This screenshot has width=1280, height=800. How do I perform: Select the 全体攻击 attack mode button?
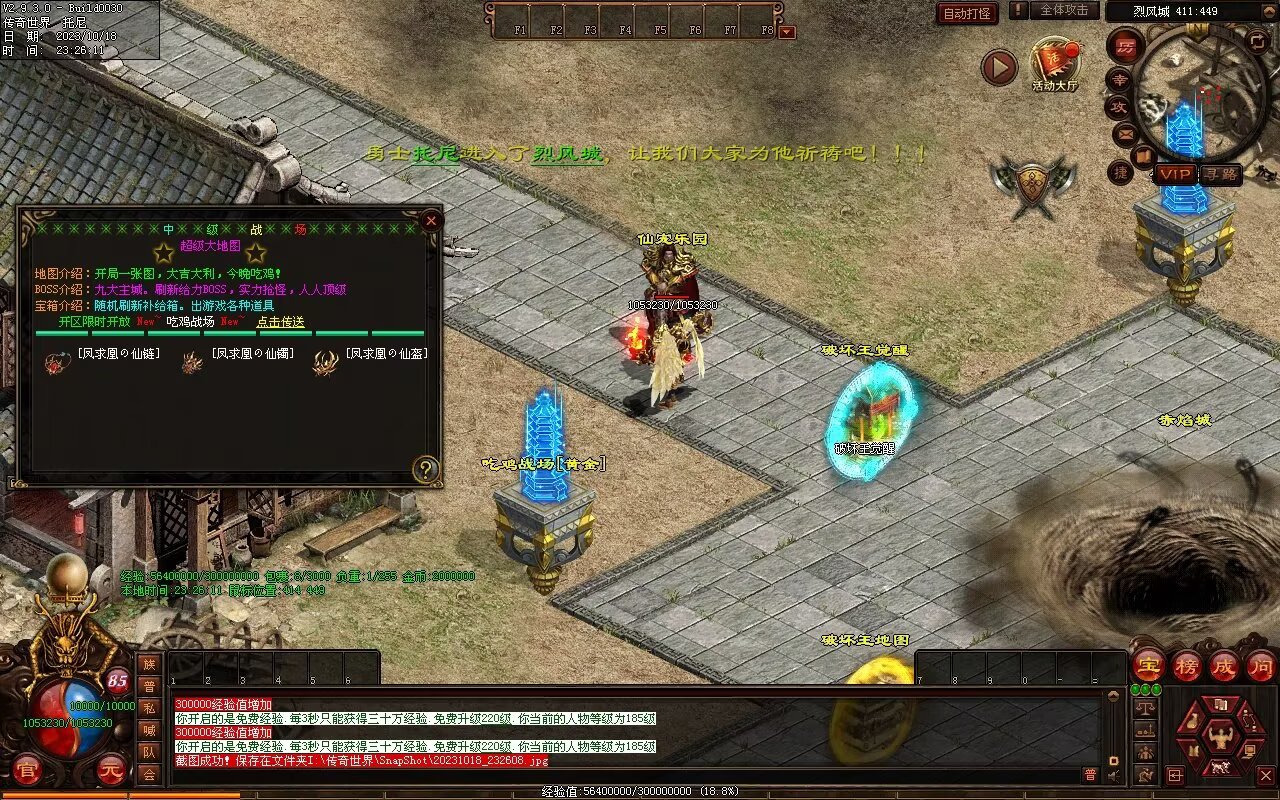coord(1063,10)
